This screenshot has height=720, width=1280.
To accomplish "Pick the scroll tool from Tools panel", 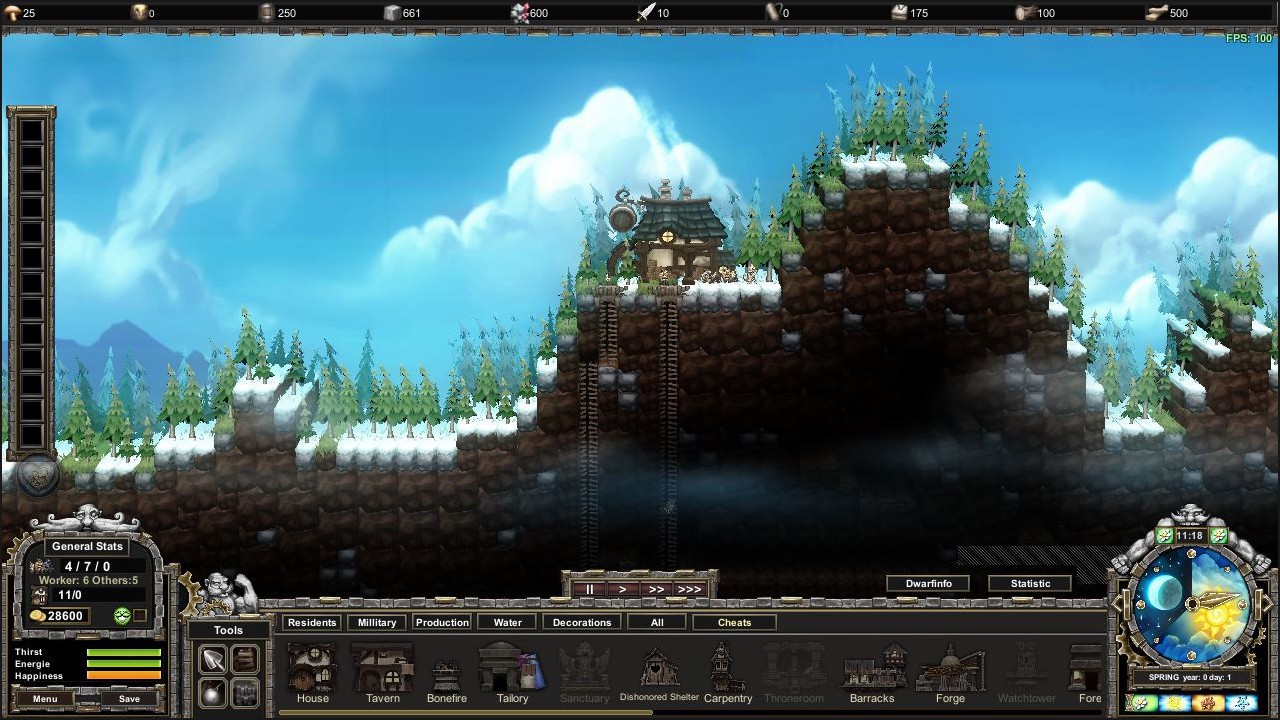I will click(x=244, y=660).
